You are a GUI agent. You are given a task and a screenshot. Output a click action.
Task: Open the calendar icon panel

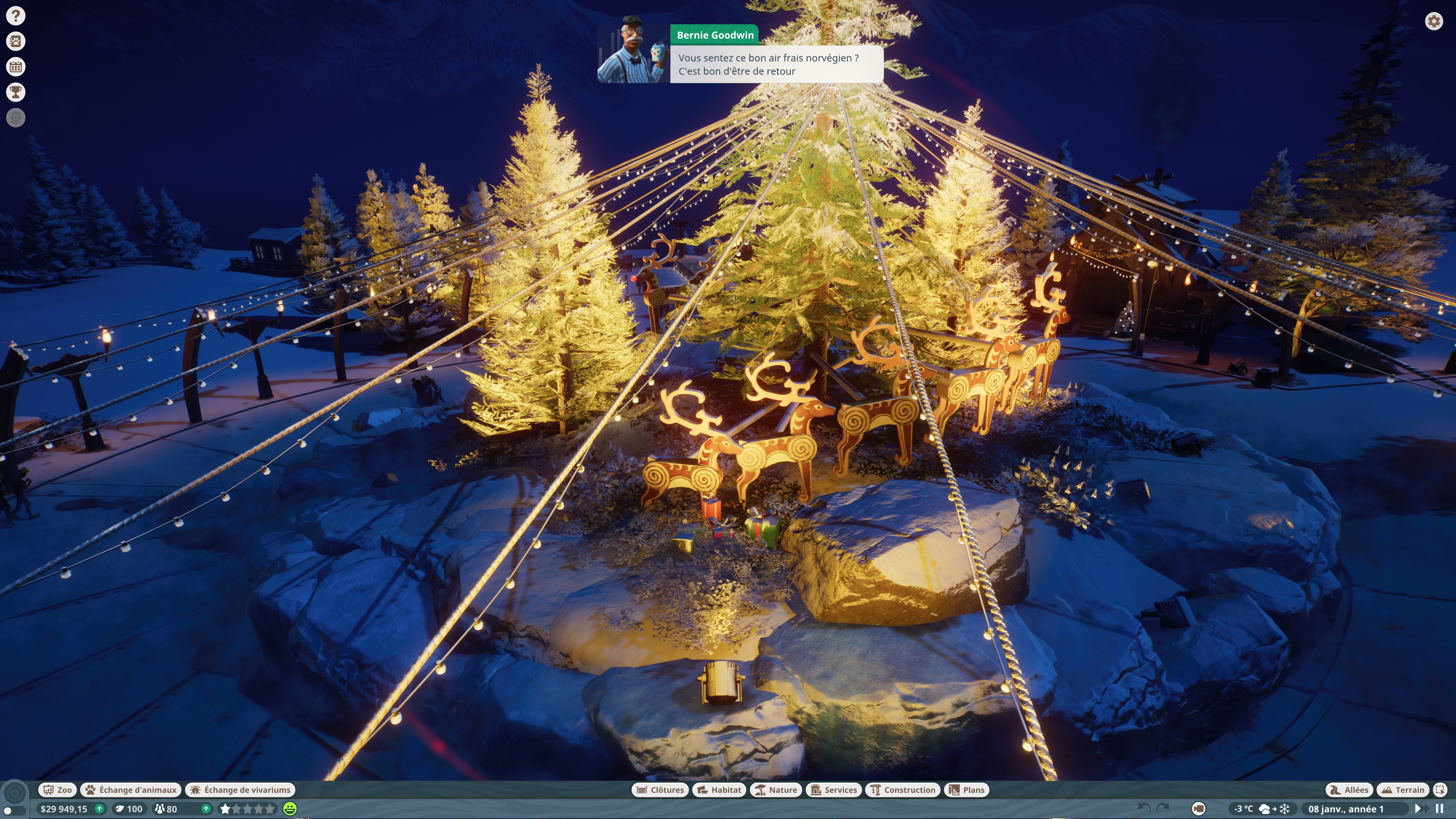click(x=16, y=67)
